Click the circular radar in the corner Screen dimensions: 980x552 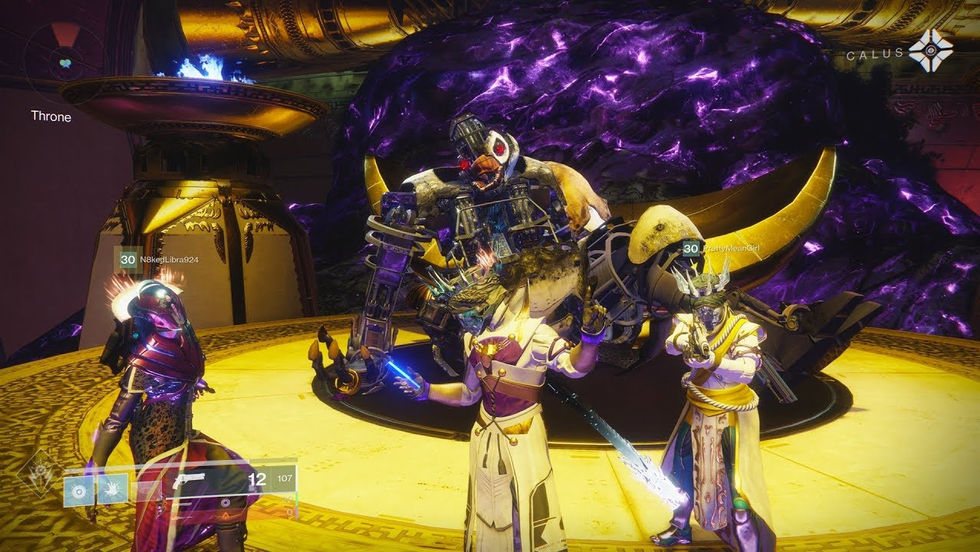(x=64, y=58)
